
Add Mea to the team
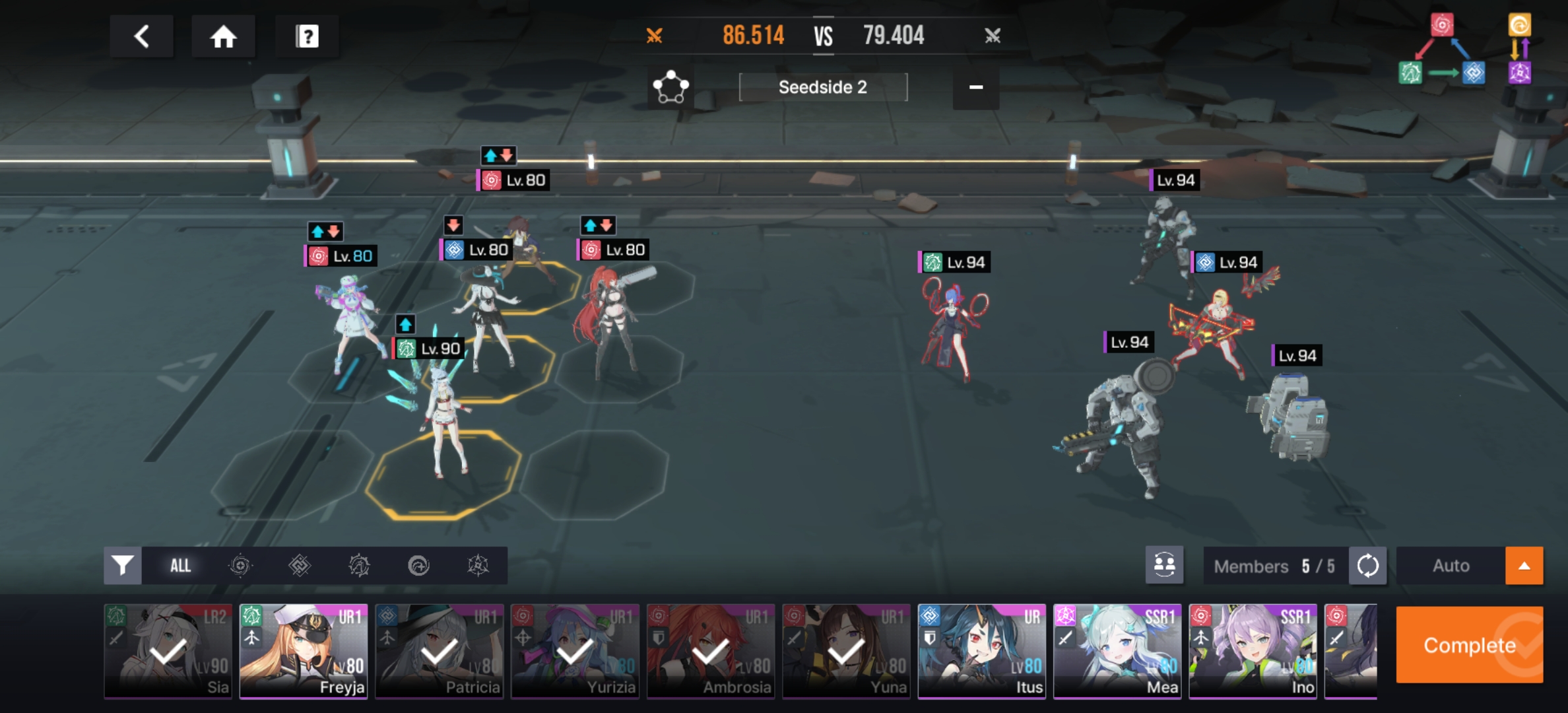1117,651
